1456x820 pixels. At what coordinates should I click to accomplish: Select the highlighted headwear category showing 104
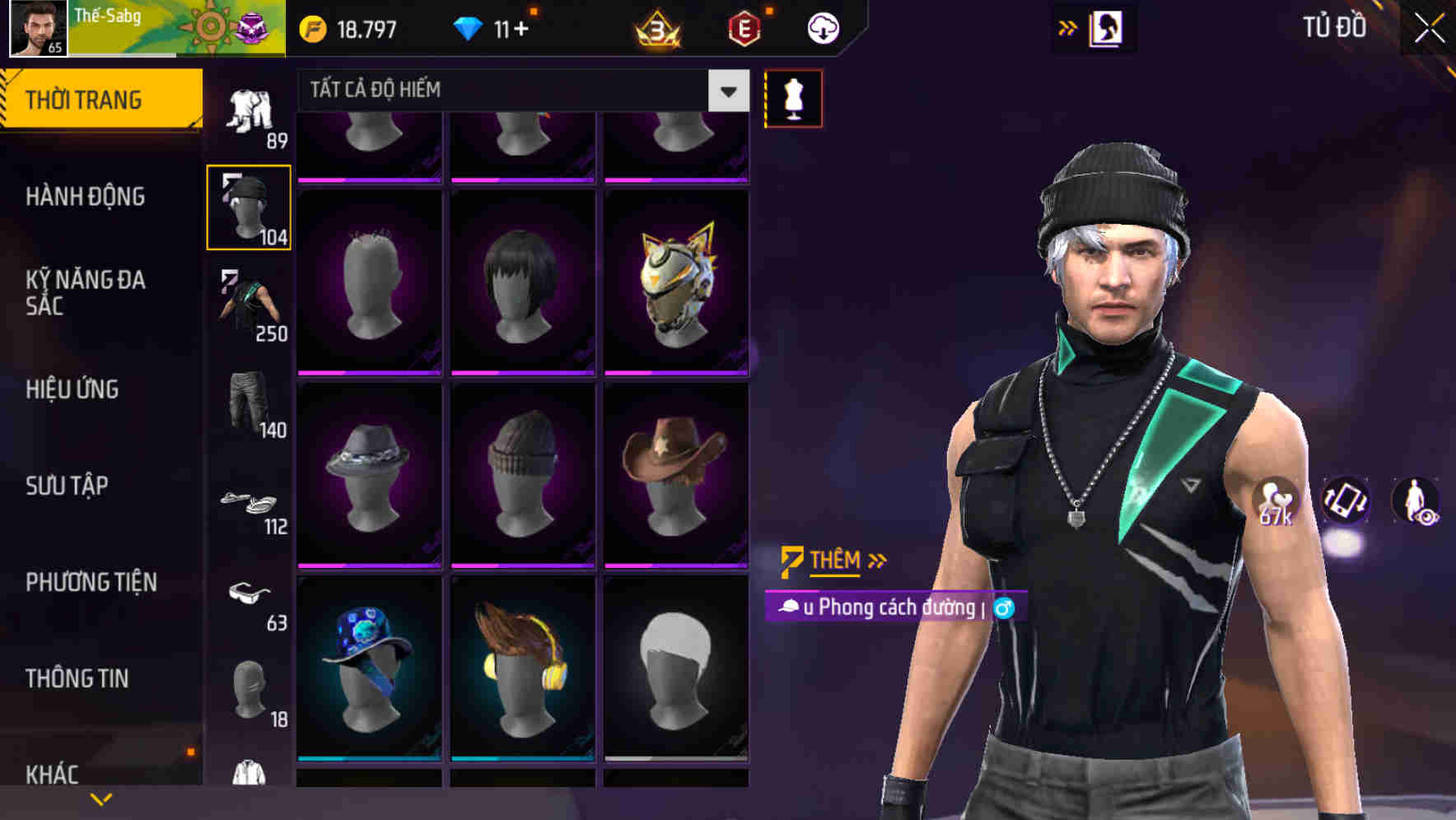247,206
